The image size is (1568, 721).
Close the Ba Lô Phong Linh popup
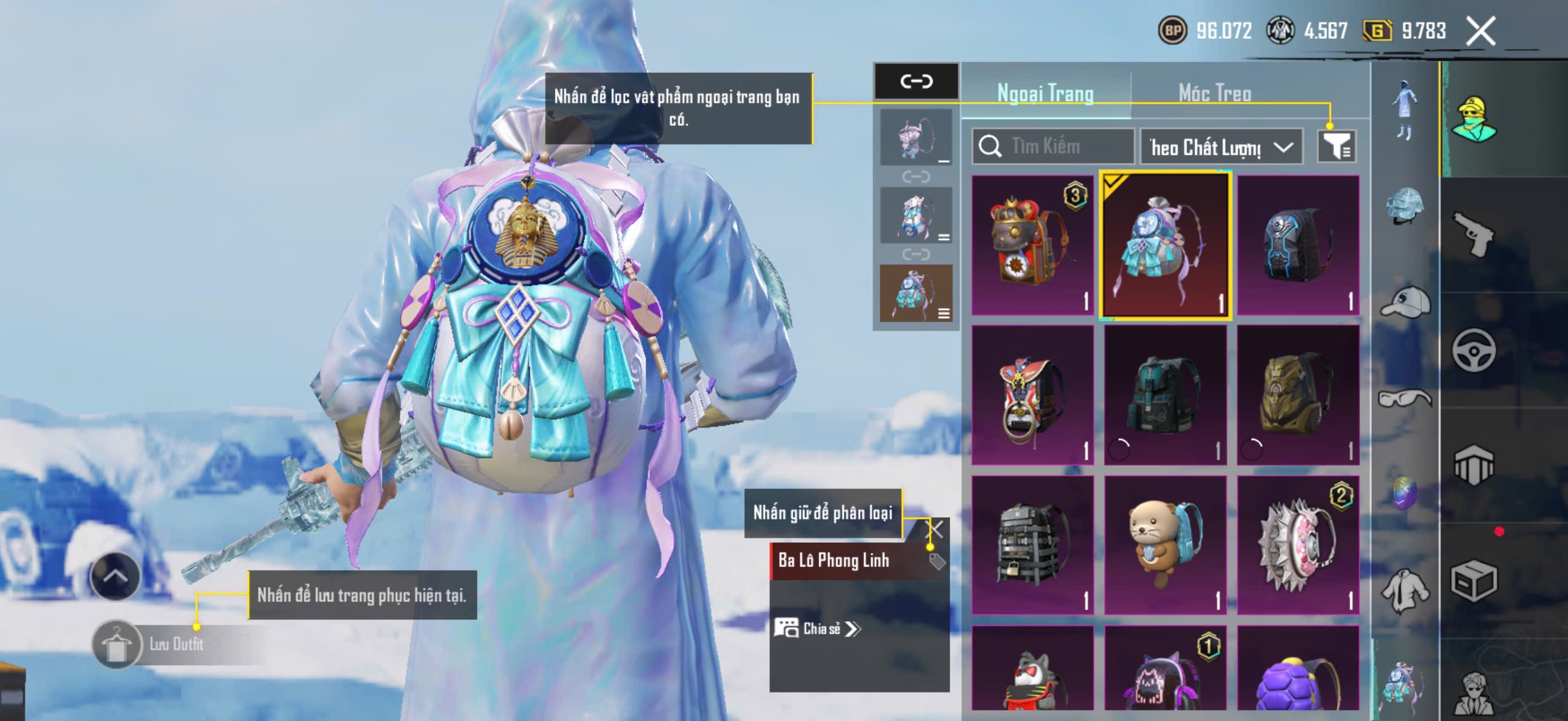934,529
